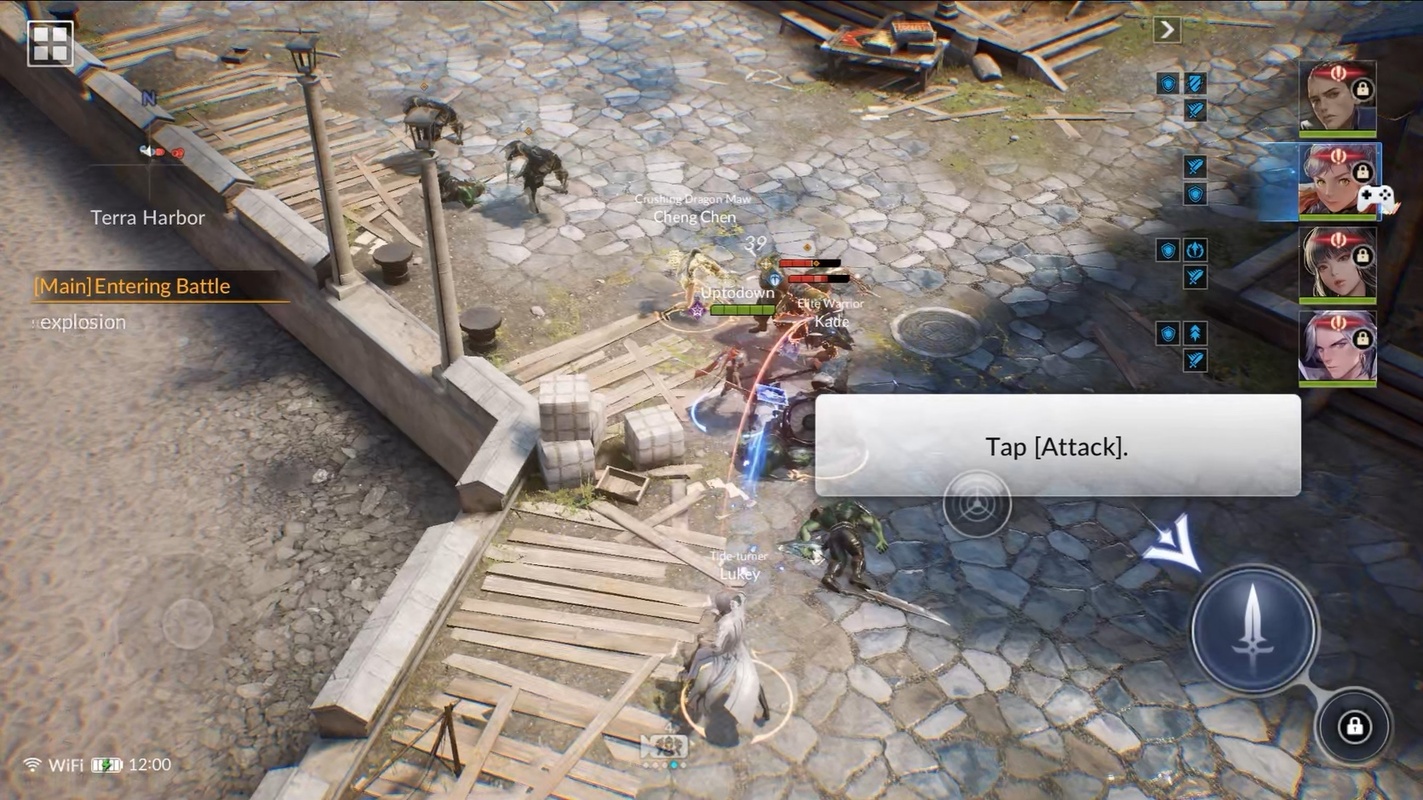The width and height of the screenshot is (1423, 800).
Task: Open the Terra Harbor compass map
Action: (148, 170)
